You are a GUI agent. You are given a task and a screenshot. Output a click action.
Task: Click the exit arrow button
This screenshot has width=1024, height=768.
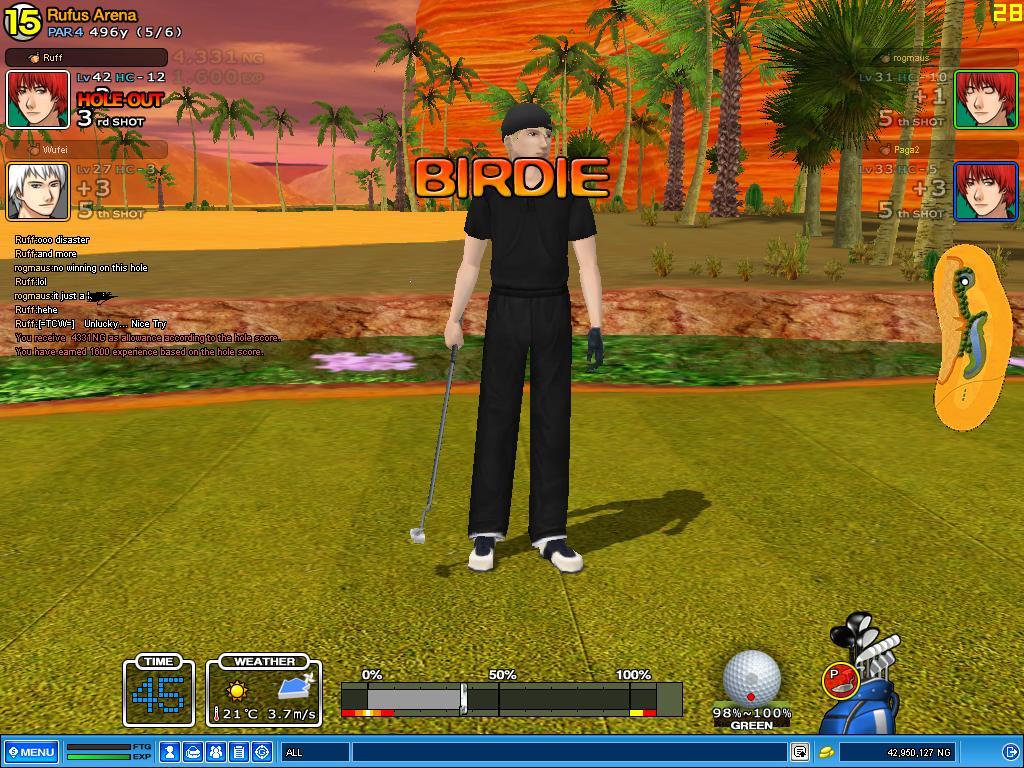(1010, 752)
